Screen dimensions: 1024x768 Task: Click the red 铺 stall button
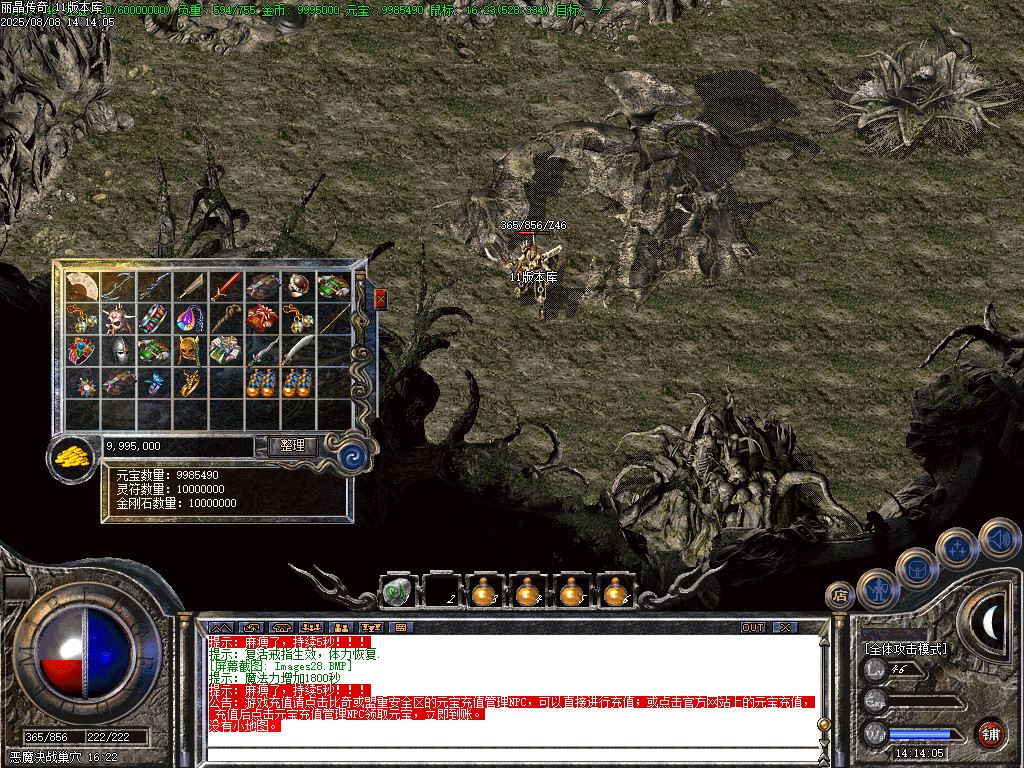tap(990, 733)
